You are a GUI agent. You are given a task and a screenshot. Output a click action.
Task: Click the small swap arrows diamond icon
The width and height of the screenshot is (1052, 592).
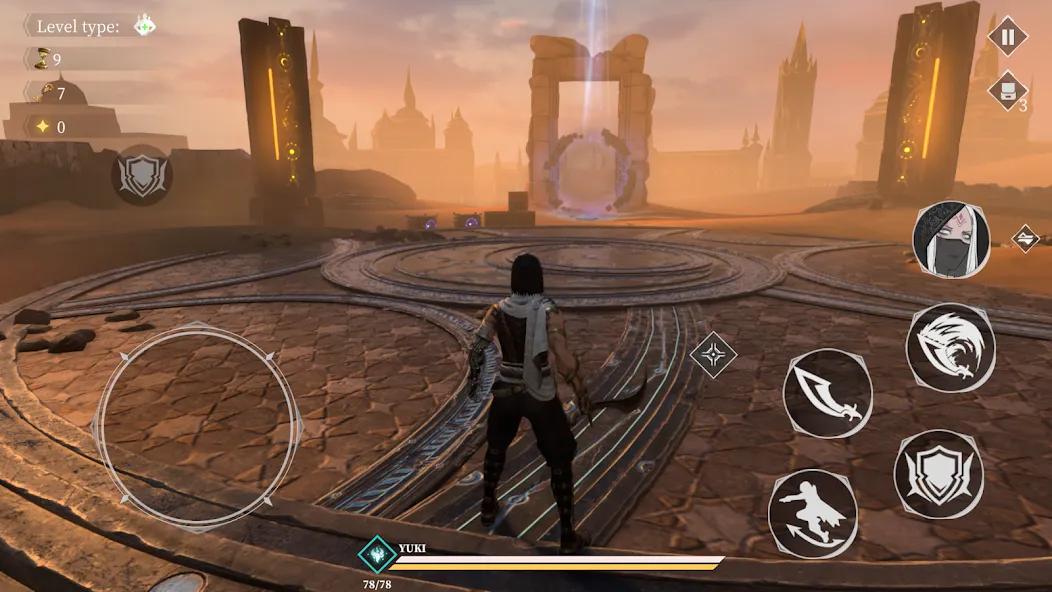point(1025,238)
